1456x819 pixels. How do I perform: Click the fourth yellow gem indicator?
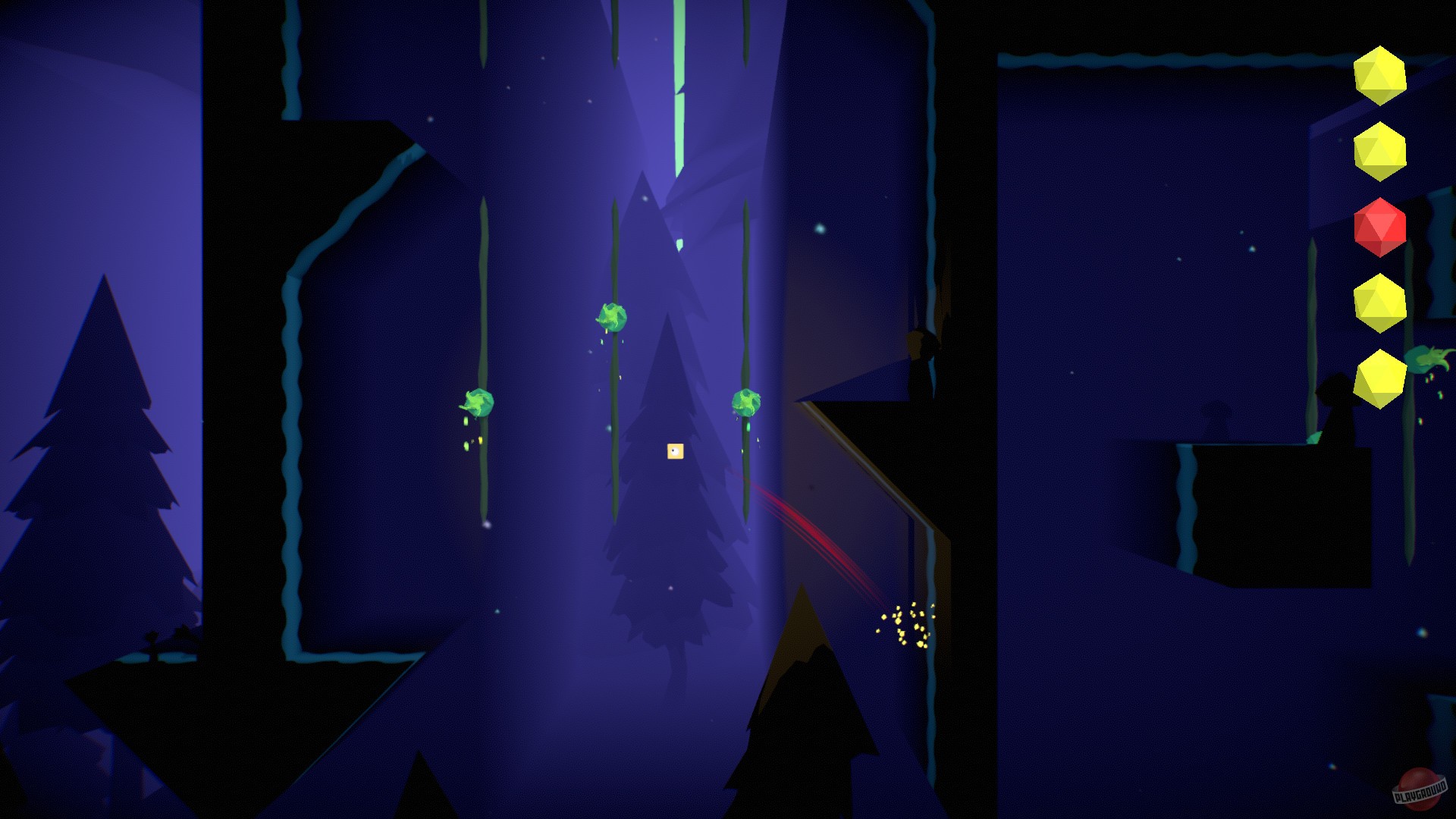[1379, 303]
